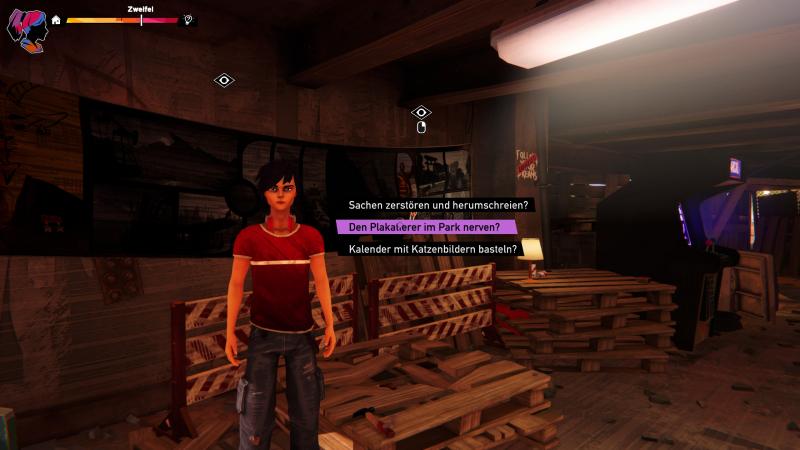800x450 pixels.
Task: Pick "Kalender mit Katzenbildern basteln?" choice
Action: (x=432, y=248)
